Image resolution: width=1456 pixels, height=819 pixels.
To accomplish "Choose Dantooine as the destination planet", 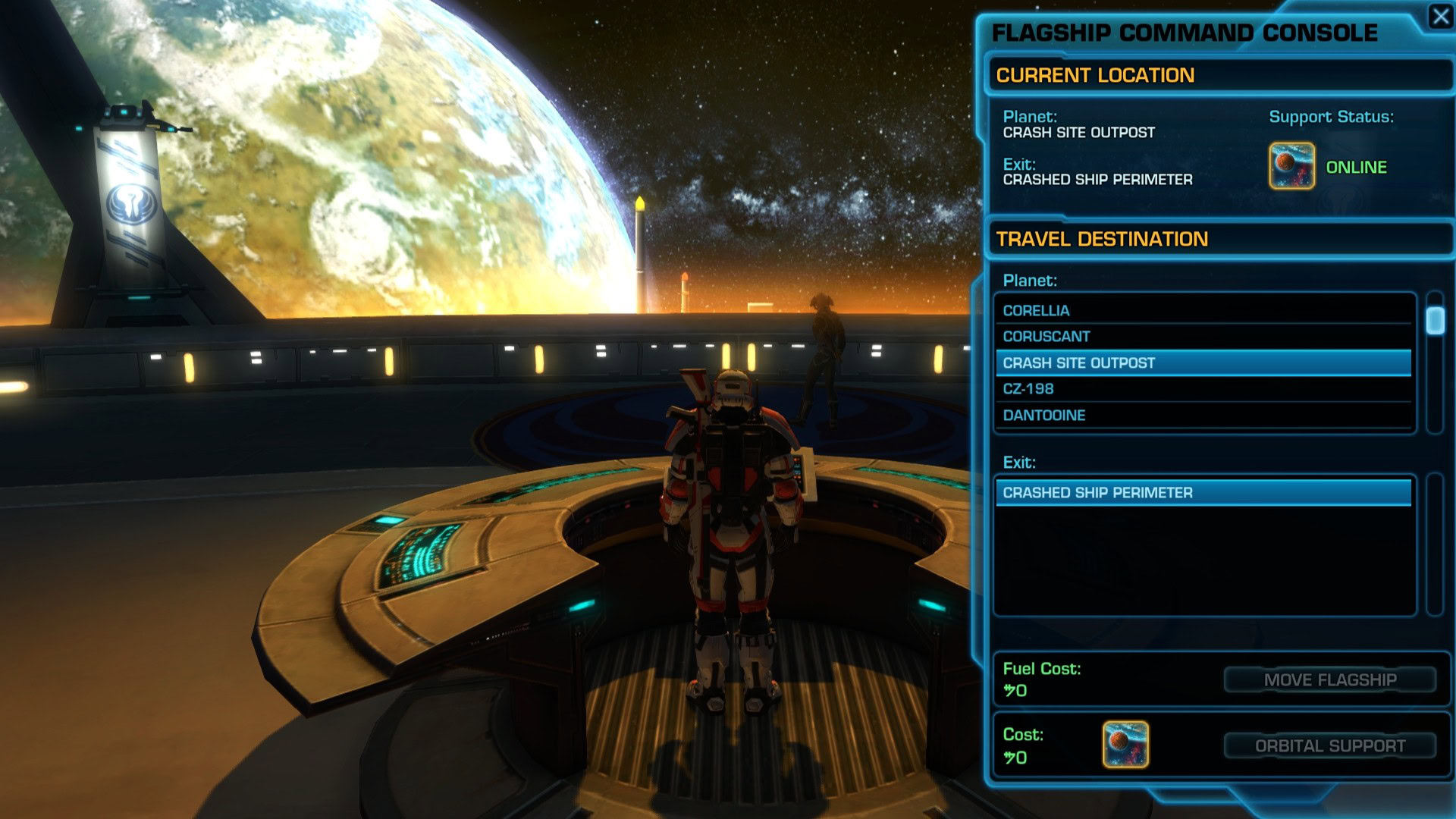I will (1202, 416).
